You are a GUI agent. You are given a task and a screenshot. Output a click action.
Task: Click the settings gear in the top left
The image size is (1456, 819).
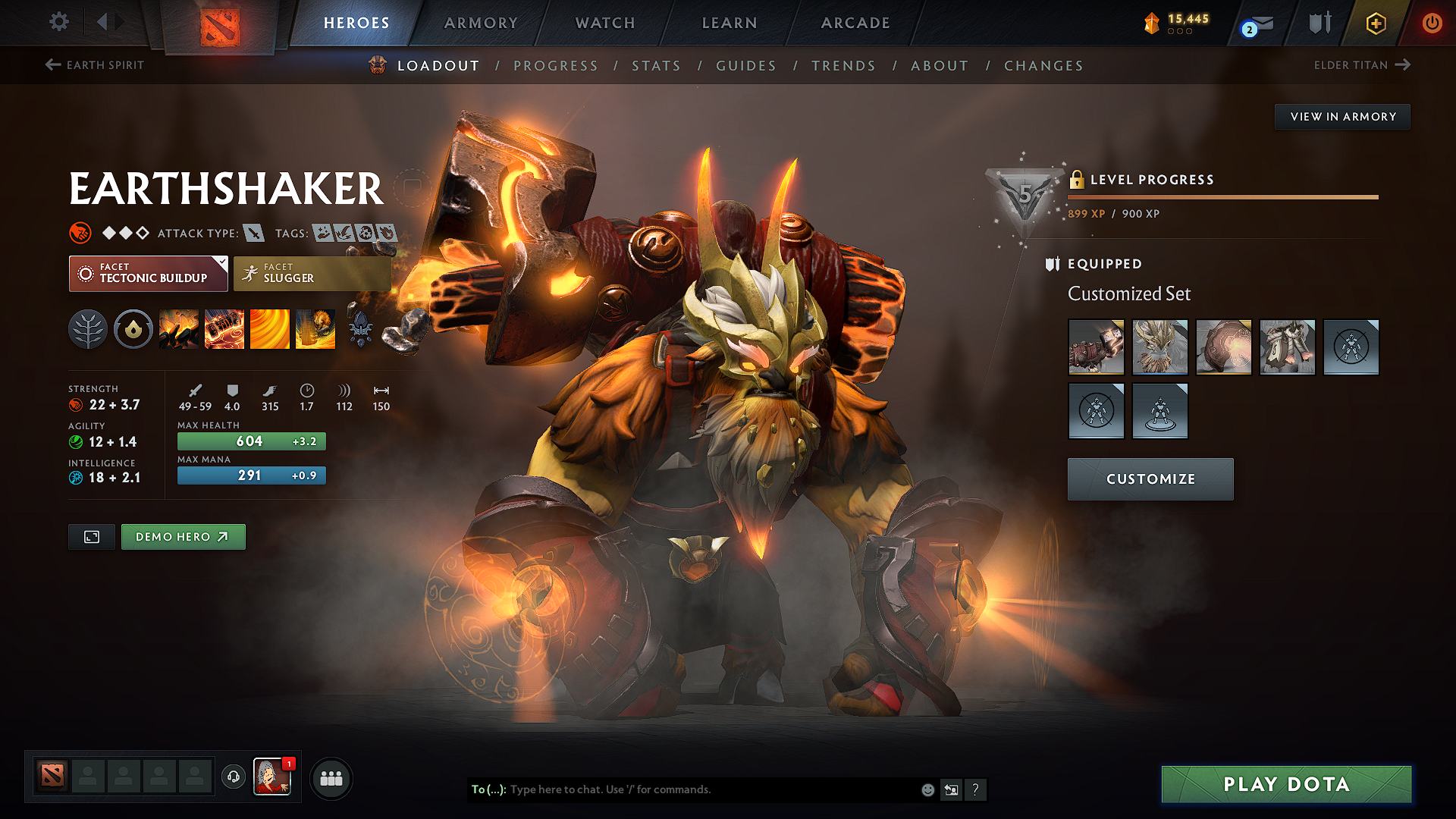point(58,22)
